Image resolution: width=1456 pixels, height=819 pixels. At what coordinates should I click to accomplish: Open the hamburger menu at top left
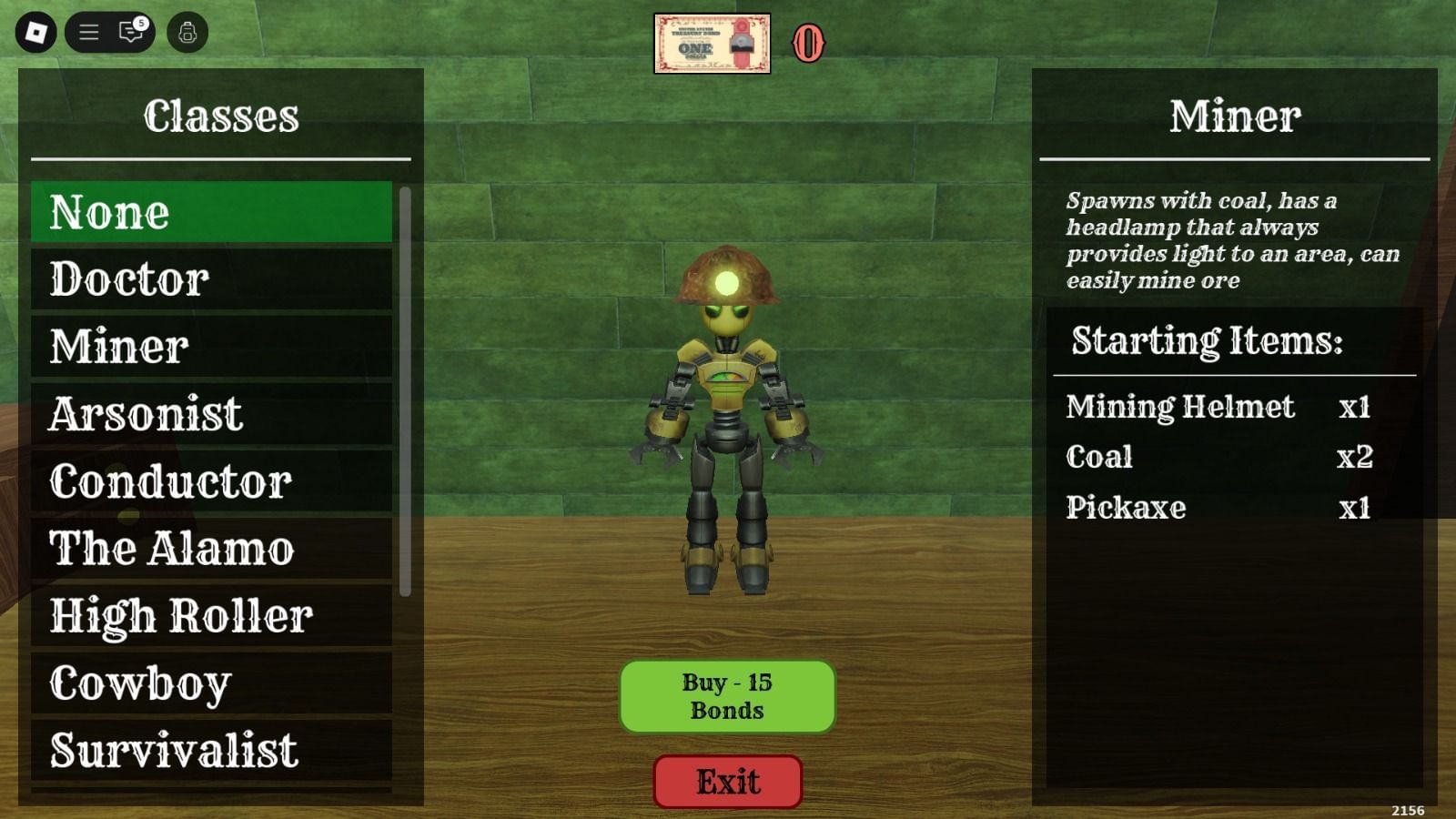coord(89,32)
